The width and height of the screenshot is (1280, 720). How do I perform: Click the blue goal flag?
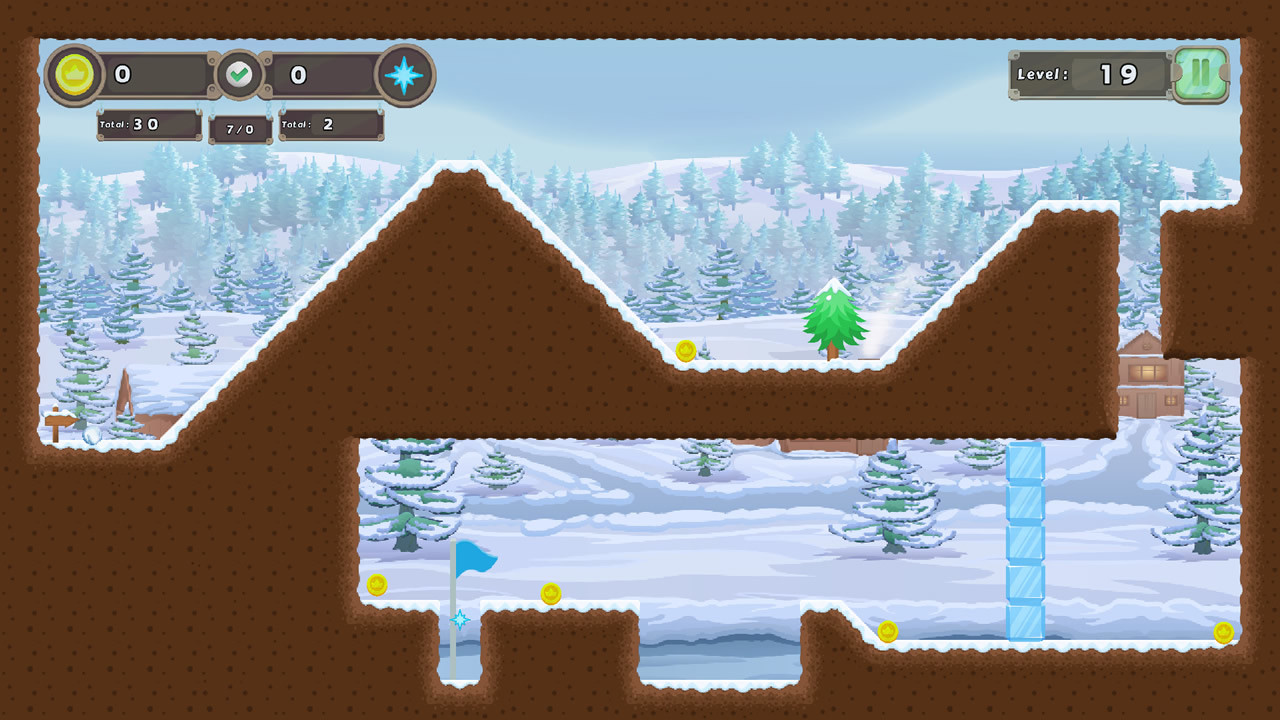point(475,556)
